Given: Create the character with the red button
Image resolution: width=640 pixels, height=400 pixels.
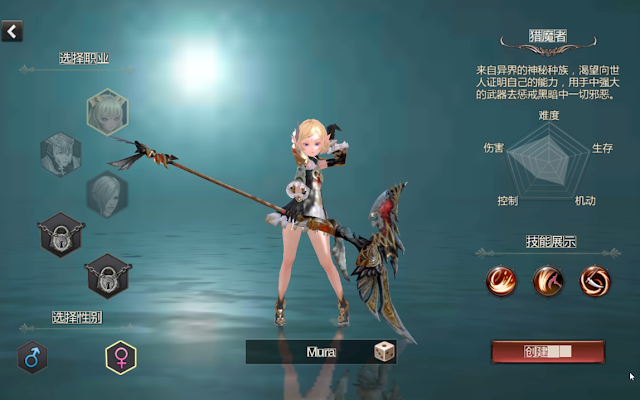Looking at the screenshot, I should point(547,352).
